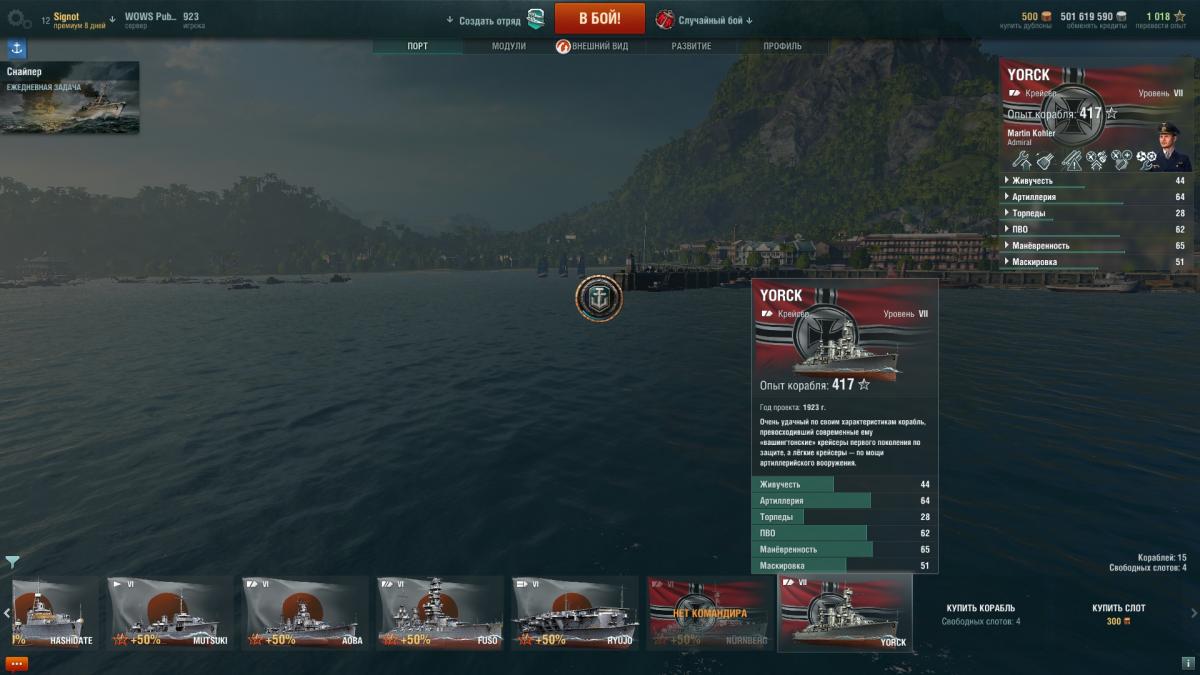Open the settings gear menu

pos(18,18)
